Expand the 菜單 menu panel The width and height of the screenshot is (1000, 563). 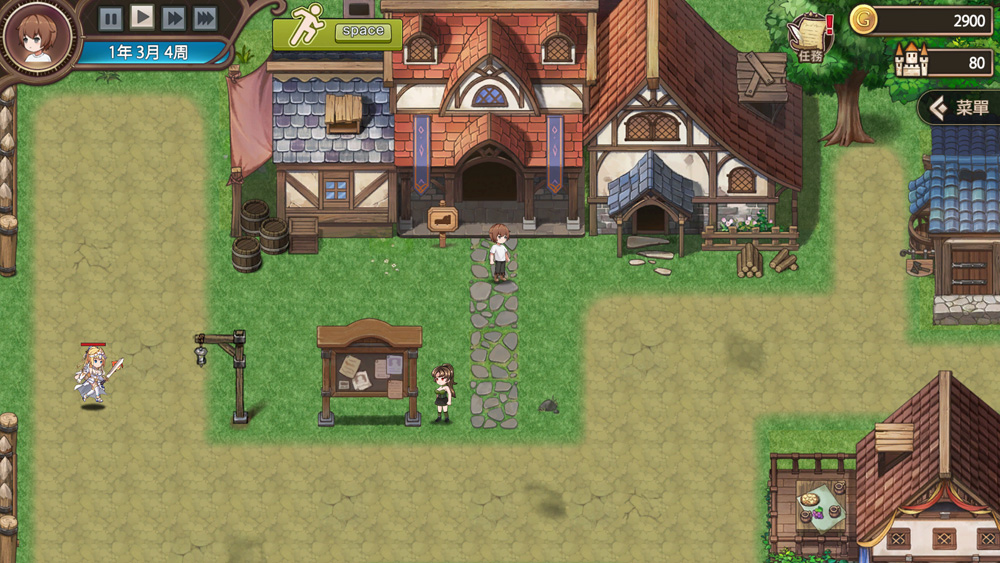point(958,107)
